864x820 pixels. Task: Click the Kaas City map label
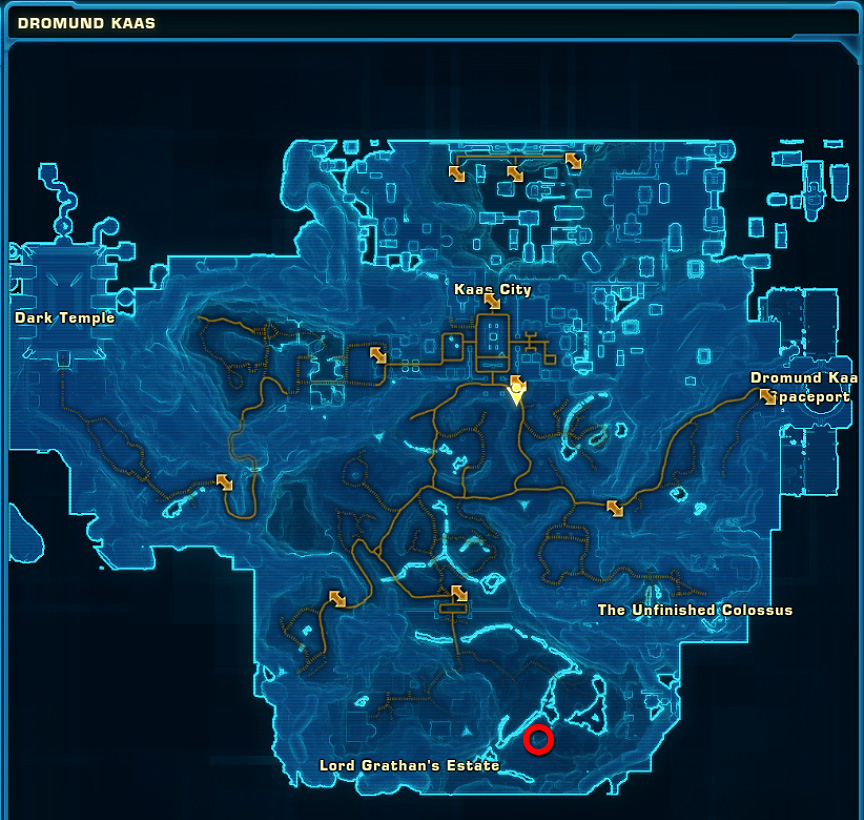[493, 290]
